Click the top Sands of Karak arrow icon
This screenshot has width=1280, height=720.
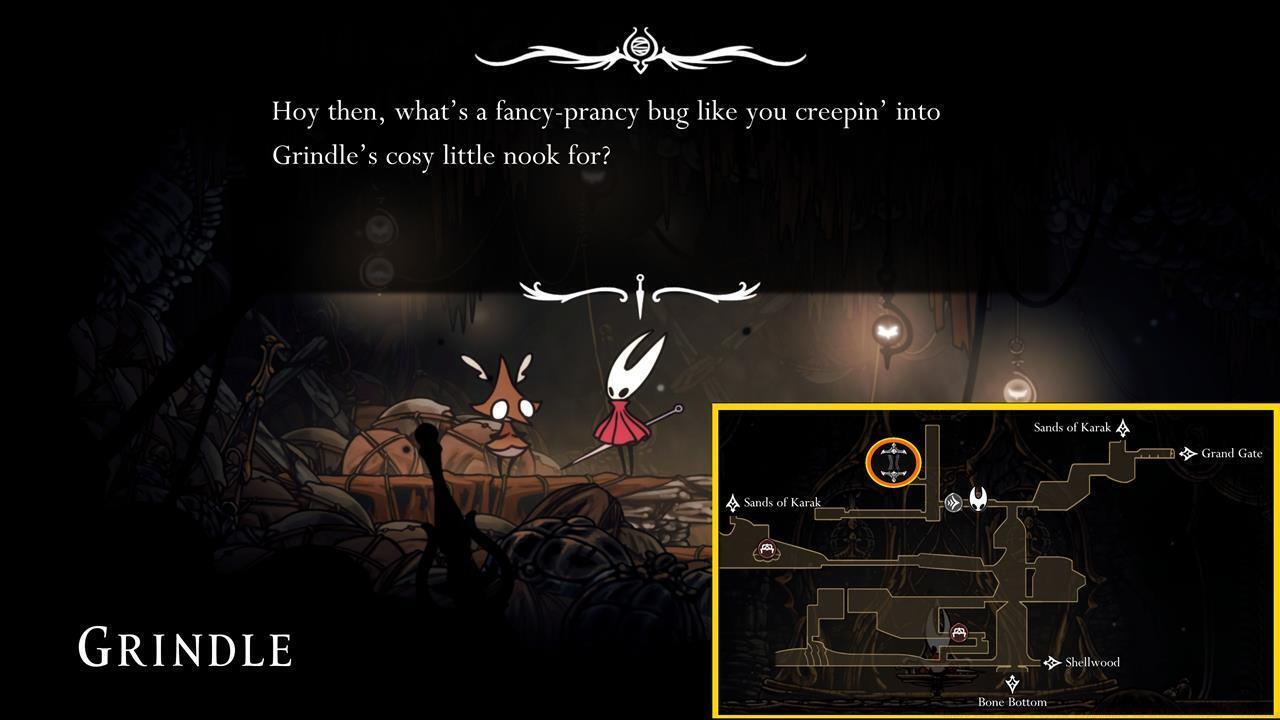(1122, 428)
